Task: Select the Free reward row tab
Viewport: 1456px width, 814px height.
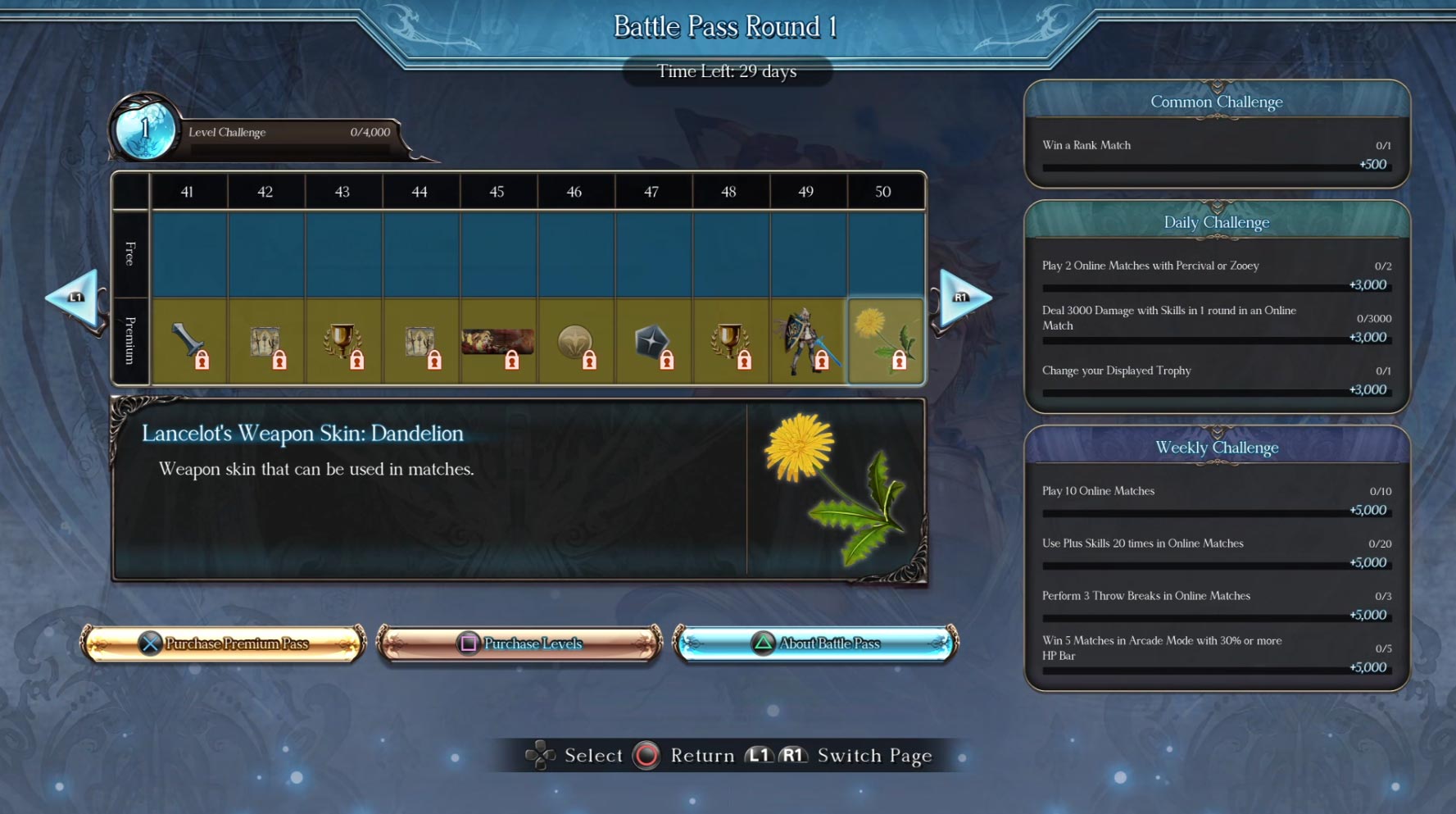Action: (129, 254)
